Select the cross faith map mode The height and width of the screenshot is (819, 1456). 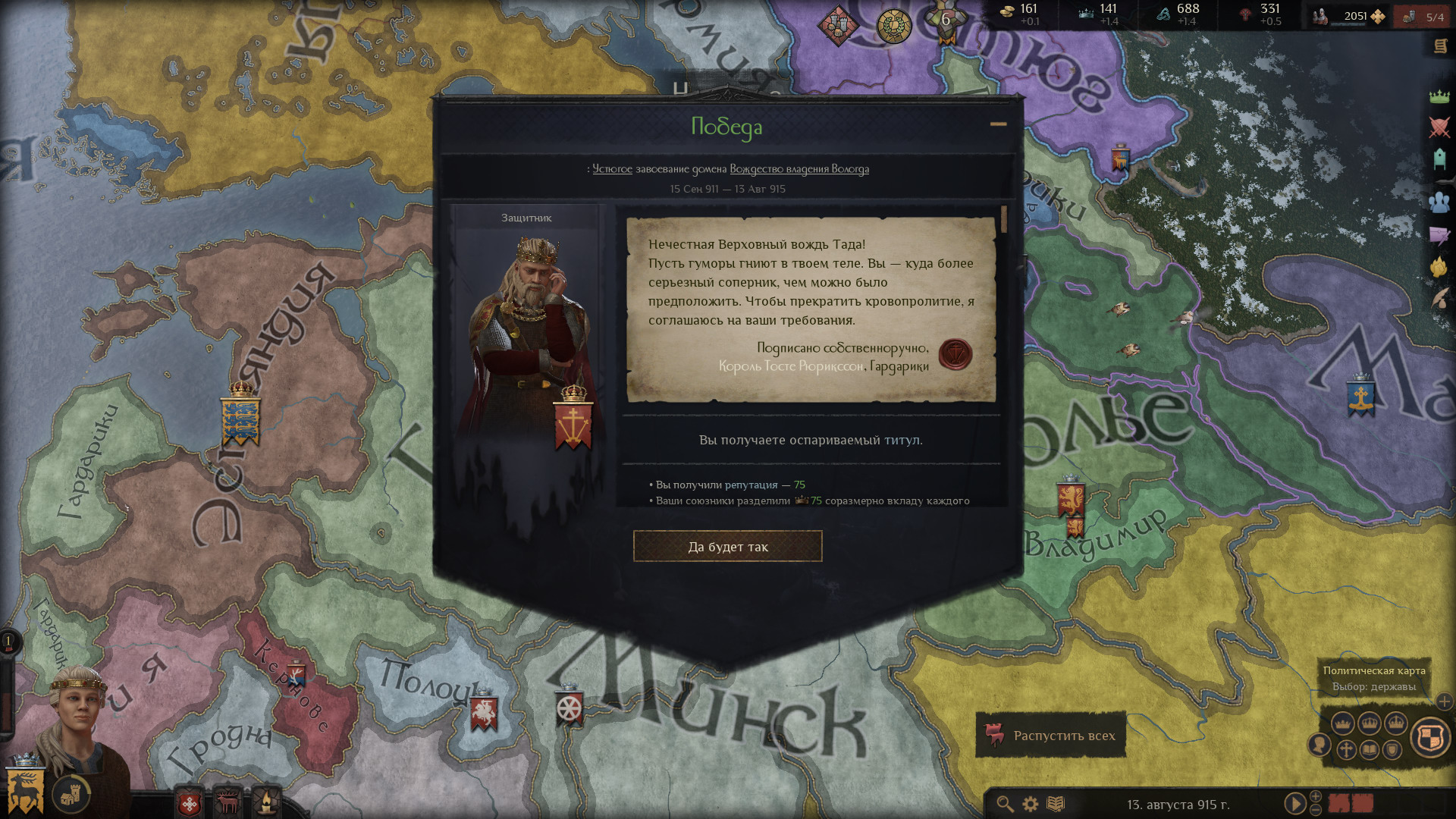click(x=1345, y=750)
